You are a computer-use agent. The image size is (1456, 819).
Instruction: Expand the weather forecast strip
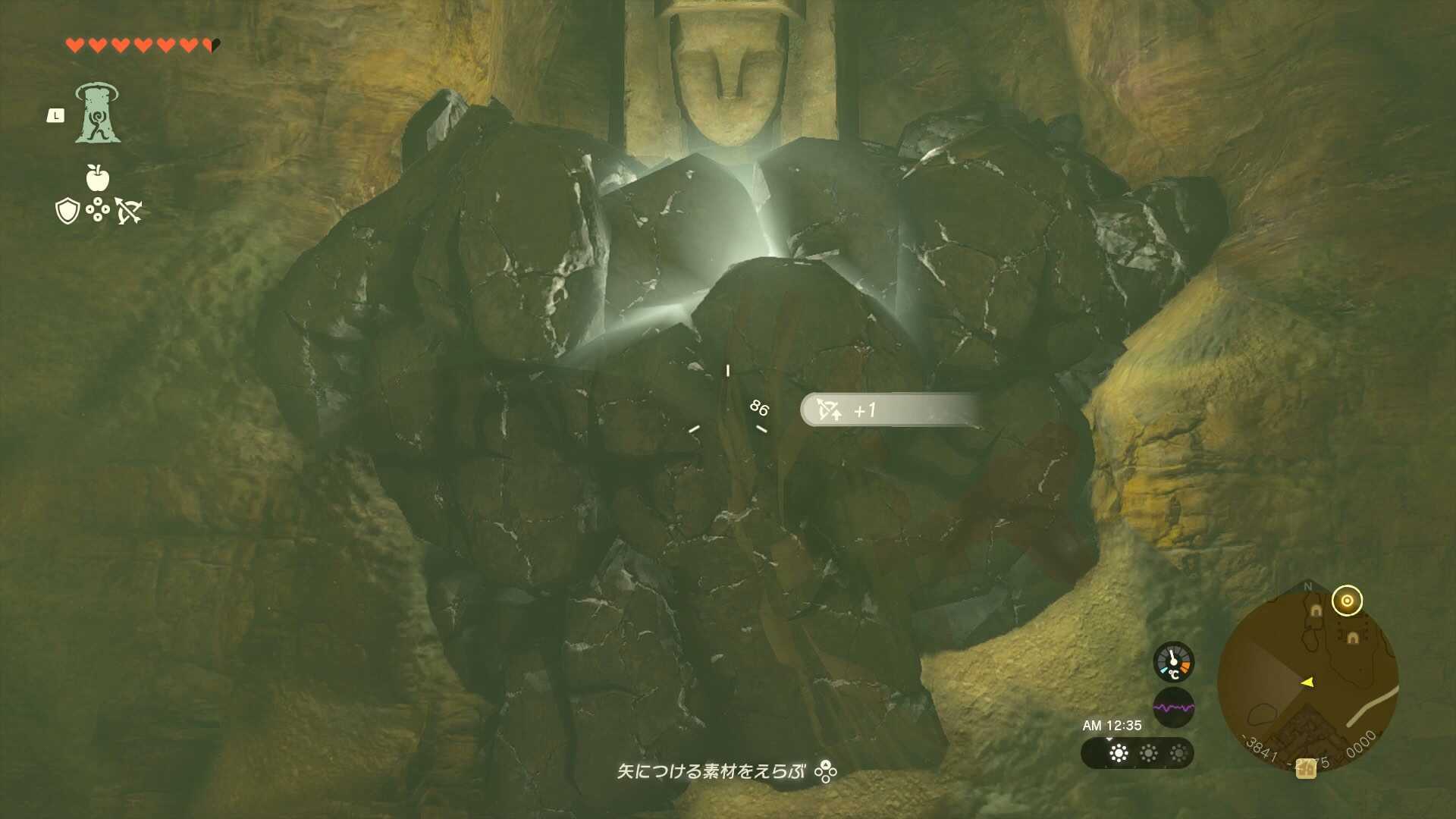pos(1136,755)
